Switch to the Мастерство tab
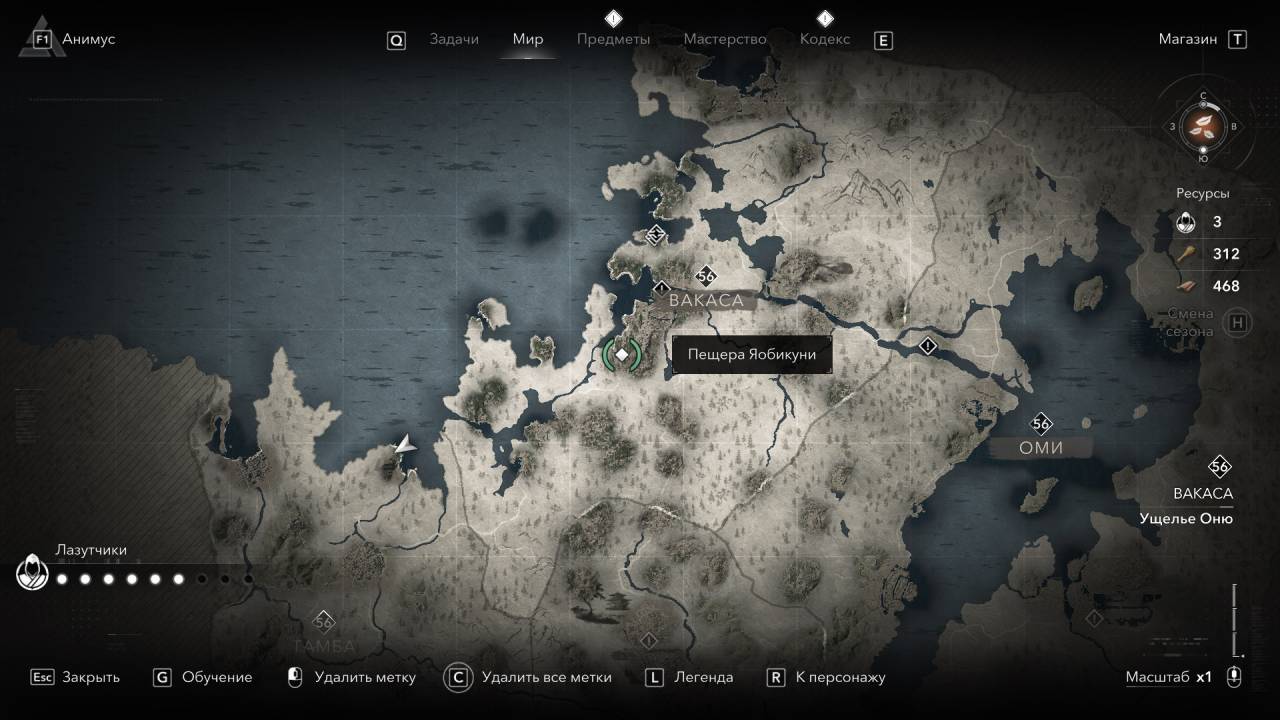The width and height of the screenshot is (1280, 720). [725, 39]
